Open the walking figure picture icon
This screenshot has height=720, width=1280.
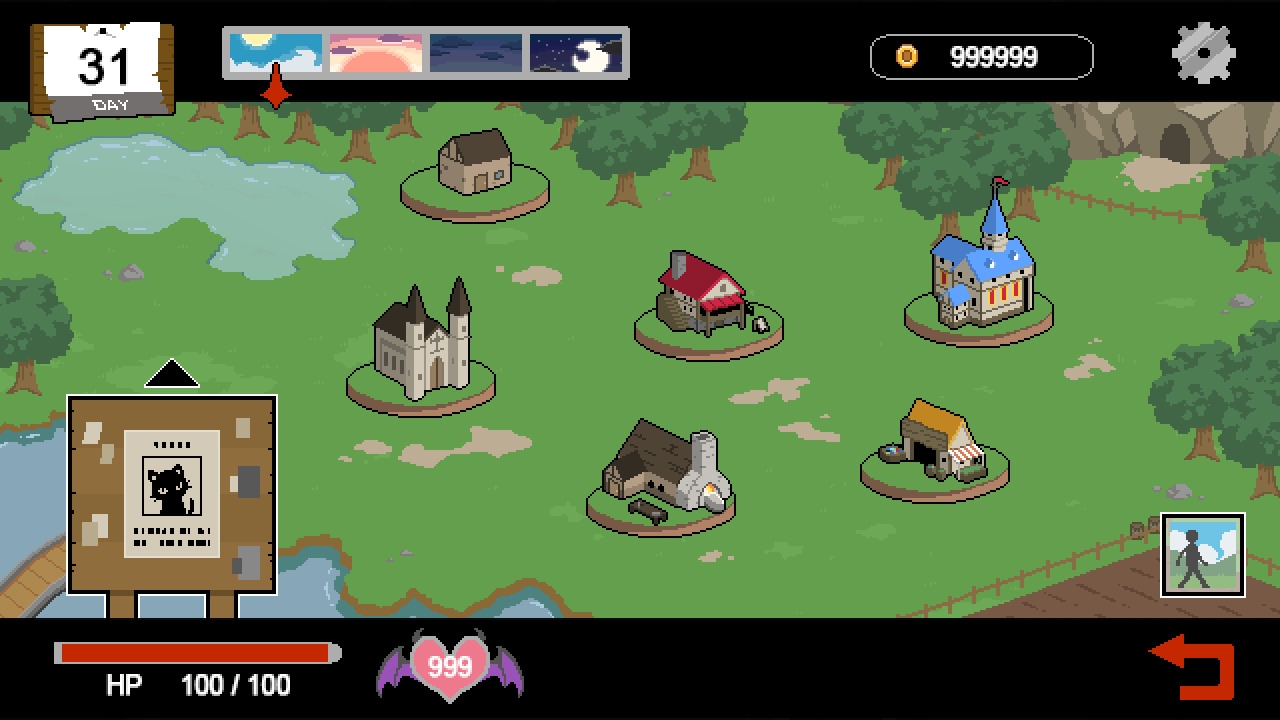1202,555
